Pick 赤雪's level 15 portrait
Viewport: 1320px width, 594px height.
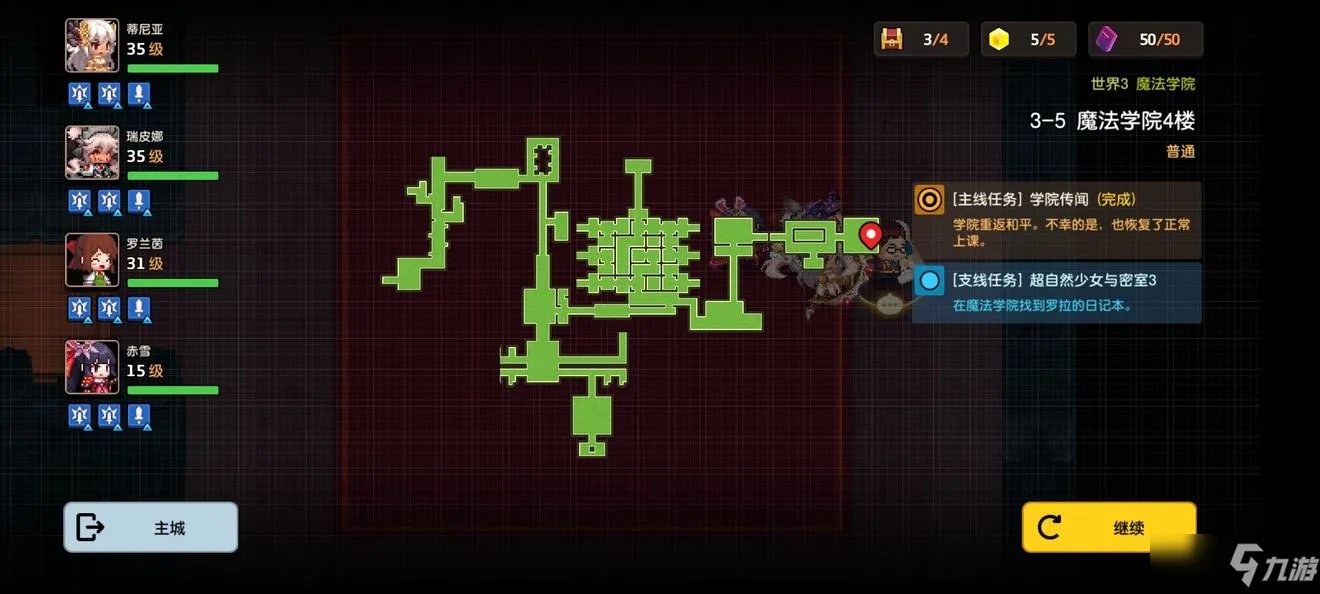point(92,367)
